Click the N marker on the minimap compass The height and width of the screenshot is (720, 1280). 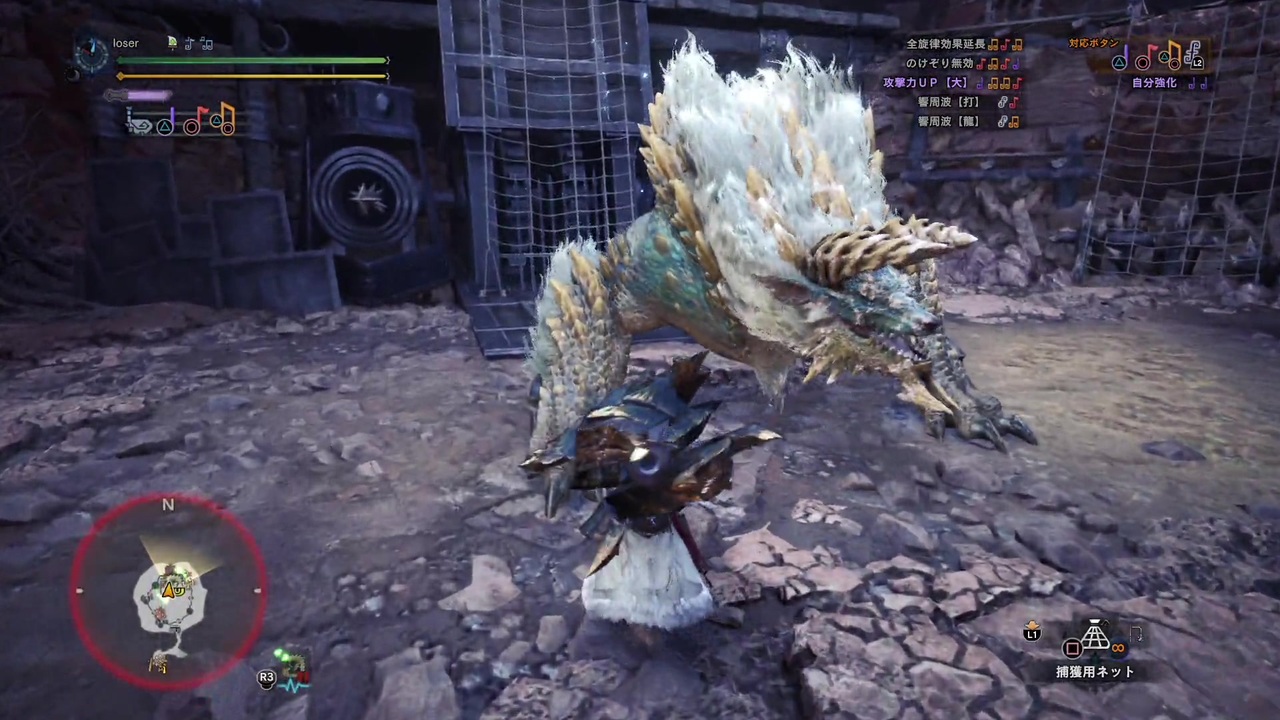(x=168, y=506)
